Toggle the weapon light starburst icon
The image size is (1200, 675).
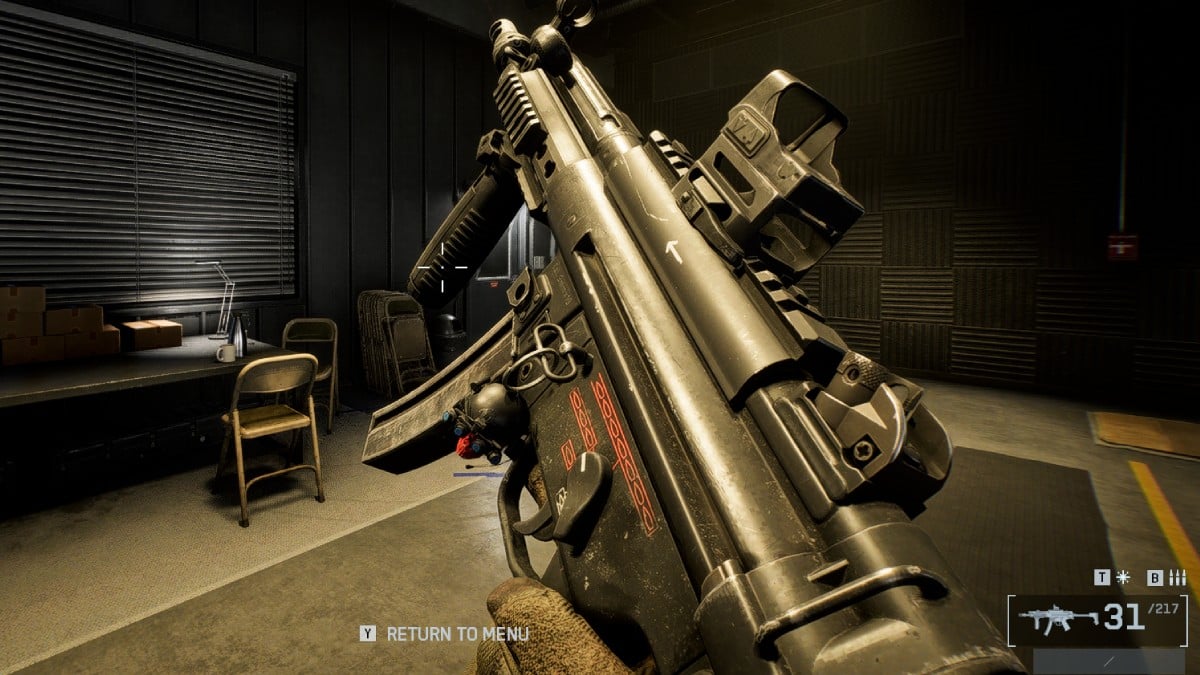[1123, 577]
